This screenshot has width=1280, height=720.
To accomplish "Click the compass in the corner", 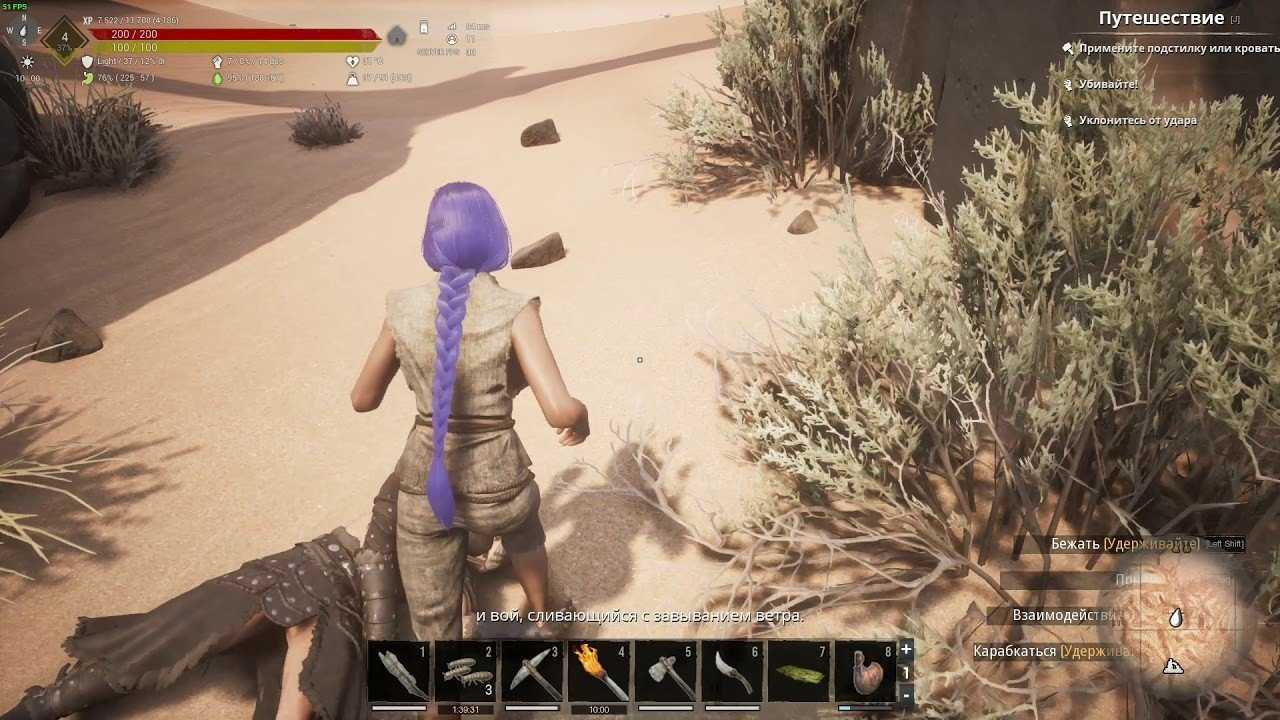I will click(22, 31).
